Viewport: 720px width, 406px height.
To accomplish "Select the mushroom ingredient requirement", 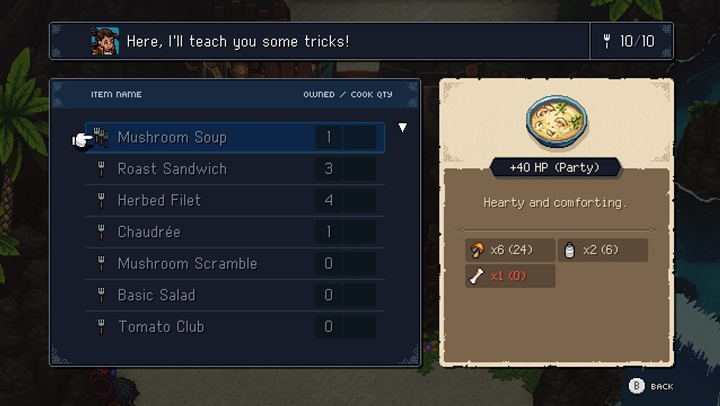I will pyautogui.click(x=510, y=249).
